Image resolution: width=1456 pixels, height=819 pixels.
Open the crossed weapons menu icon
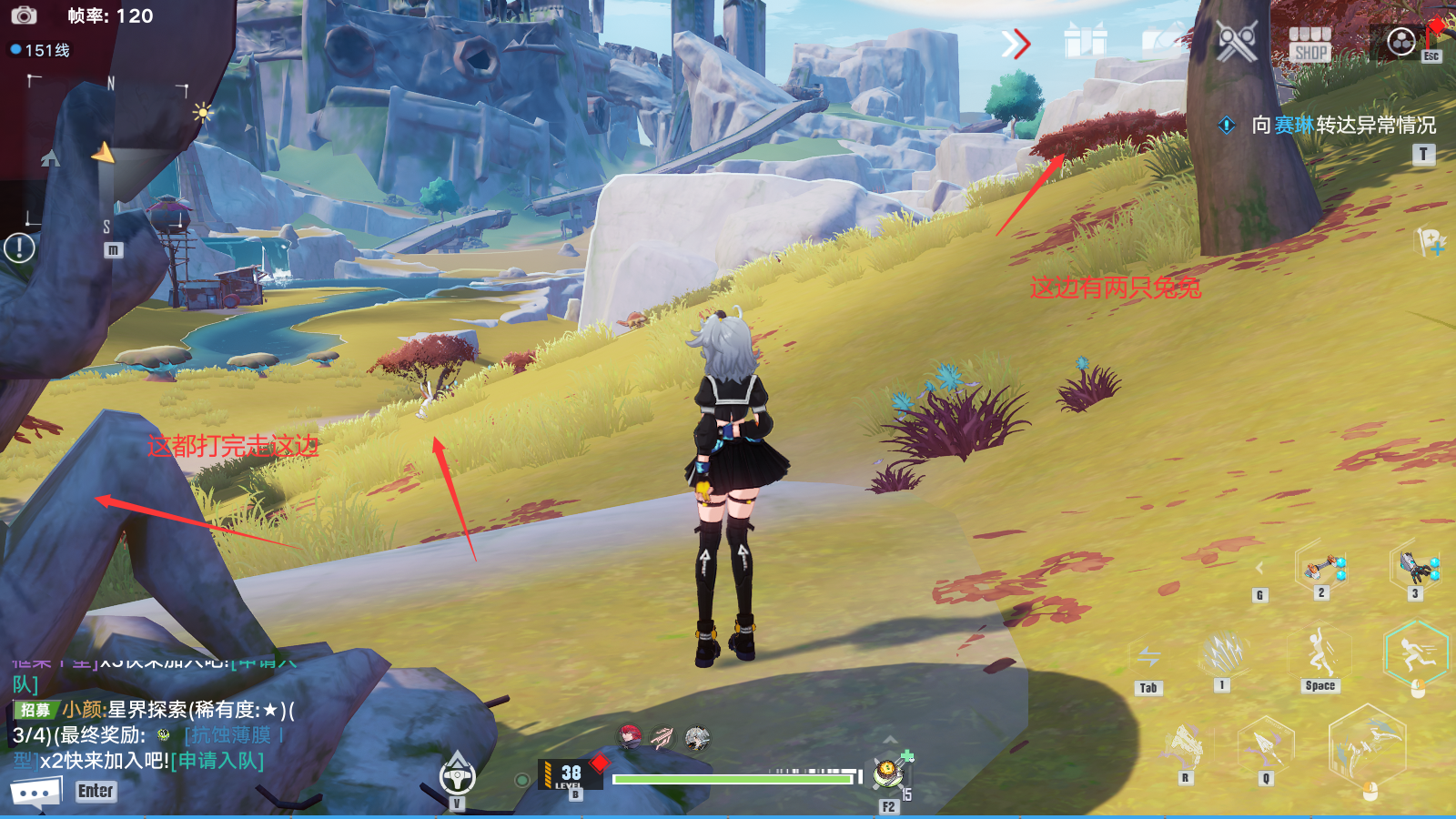coord(1237,41)
